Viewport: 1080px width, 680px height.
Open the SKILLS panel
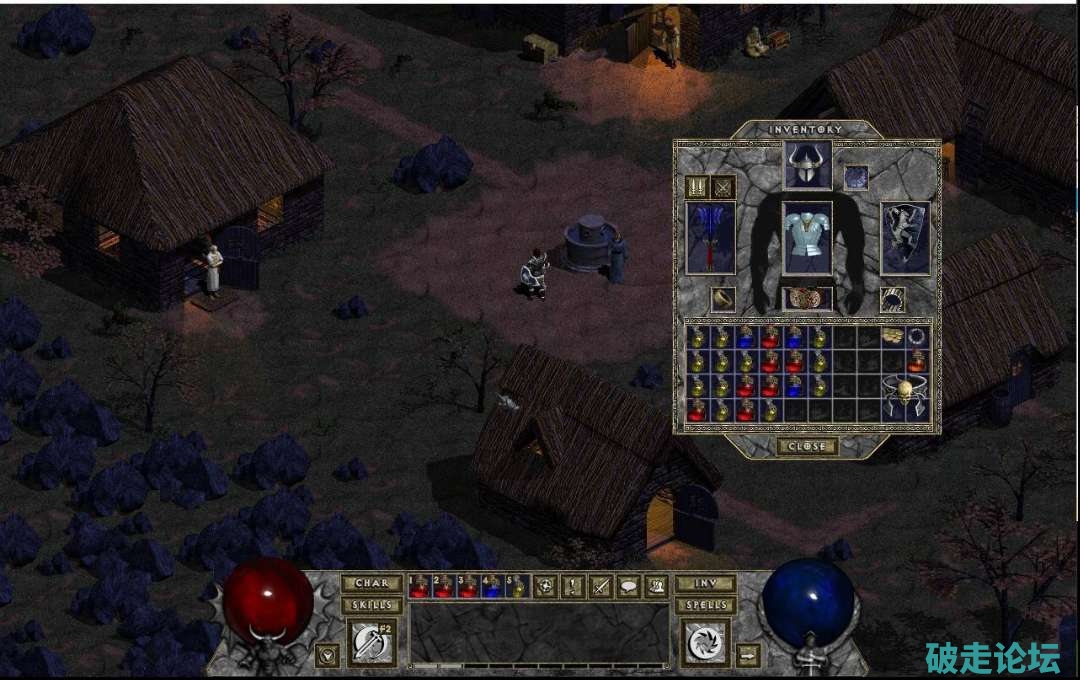pos(371,605)
